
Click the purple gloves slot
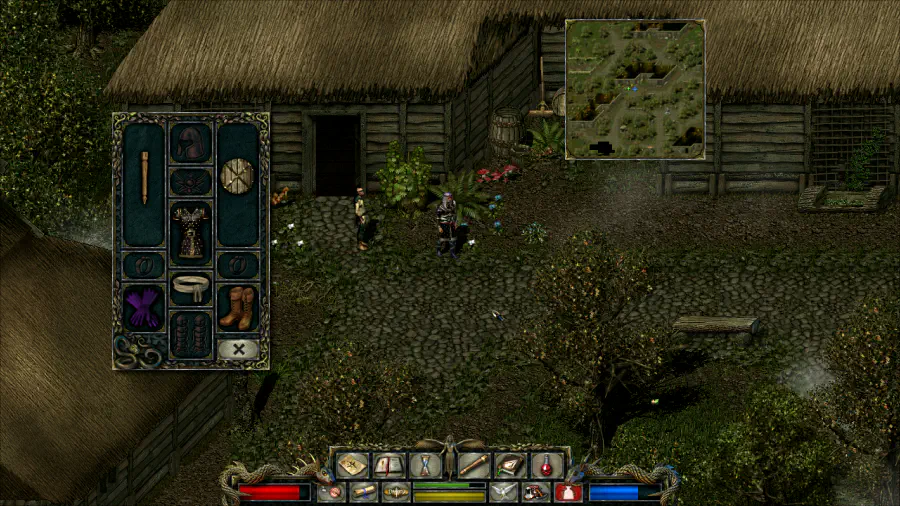click(x=143, y=307)
